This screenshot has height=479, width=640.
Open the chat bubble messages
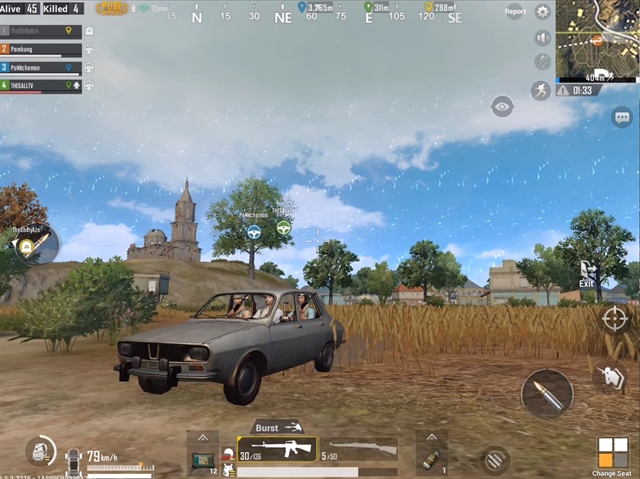(621, 115)
